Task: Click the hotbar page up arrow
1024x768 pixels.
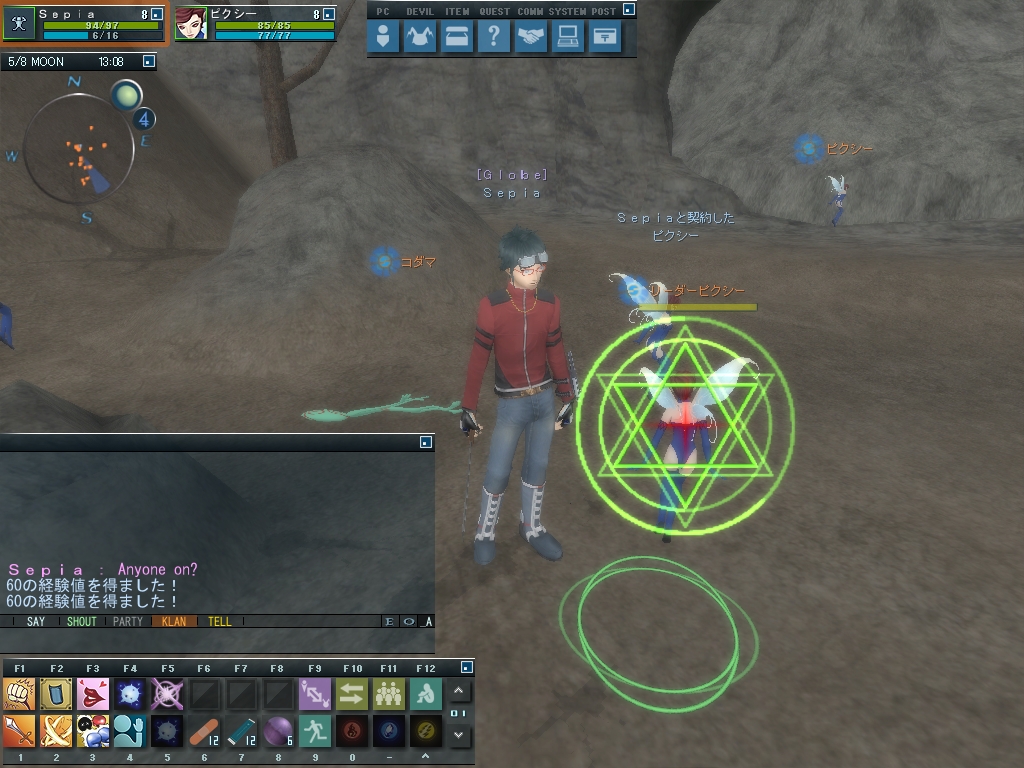Action: (x=459, y=691)
